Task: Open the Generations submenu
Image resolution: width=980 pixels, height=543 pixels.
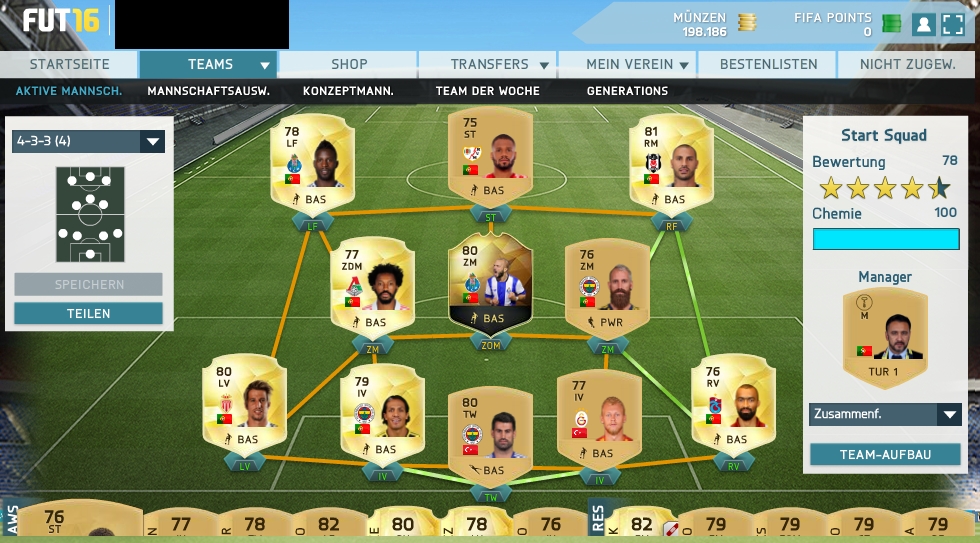Action: point(627,91)
